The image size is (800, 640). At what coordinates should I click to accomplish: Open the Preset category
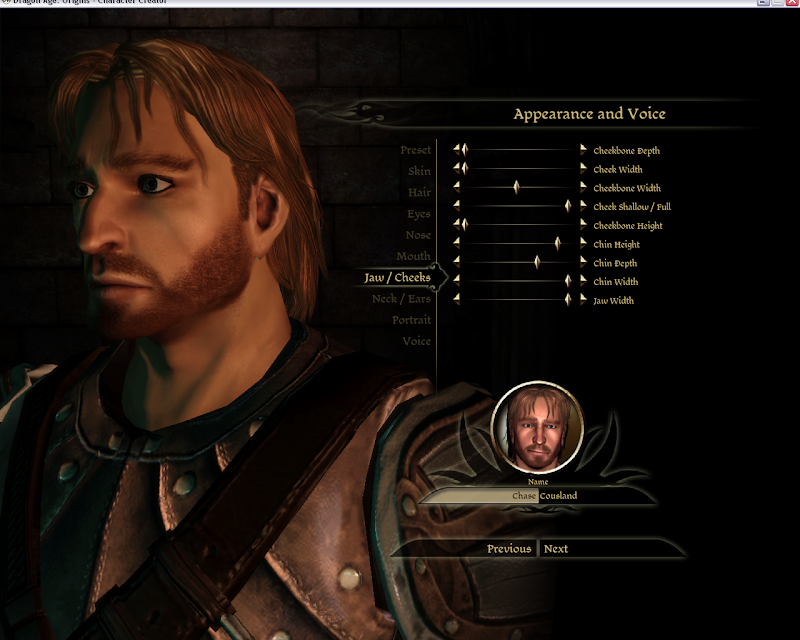coord(415,150)
